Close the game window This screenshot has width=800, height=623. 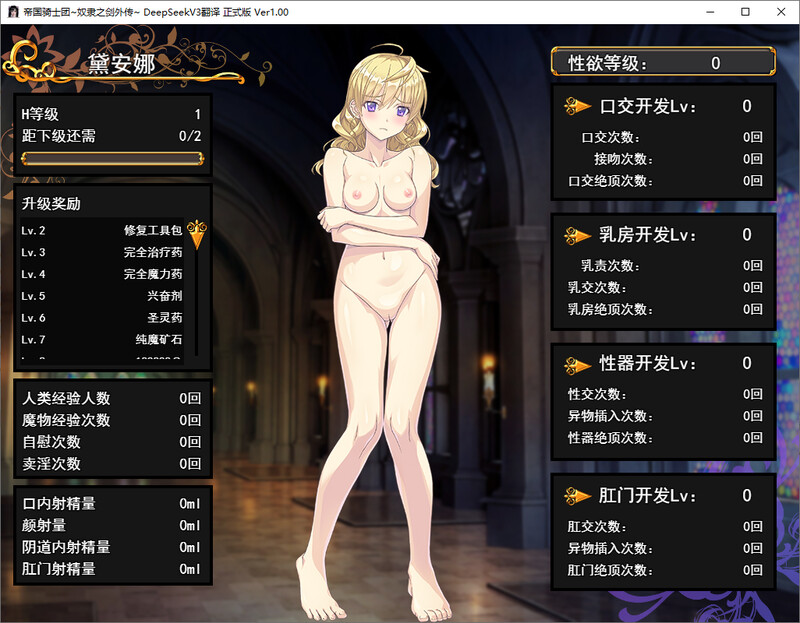pyautogui.click(x=781, y=12)
